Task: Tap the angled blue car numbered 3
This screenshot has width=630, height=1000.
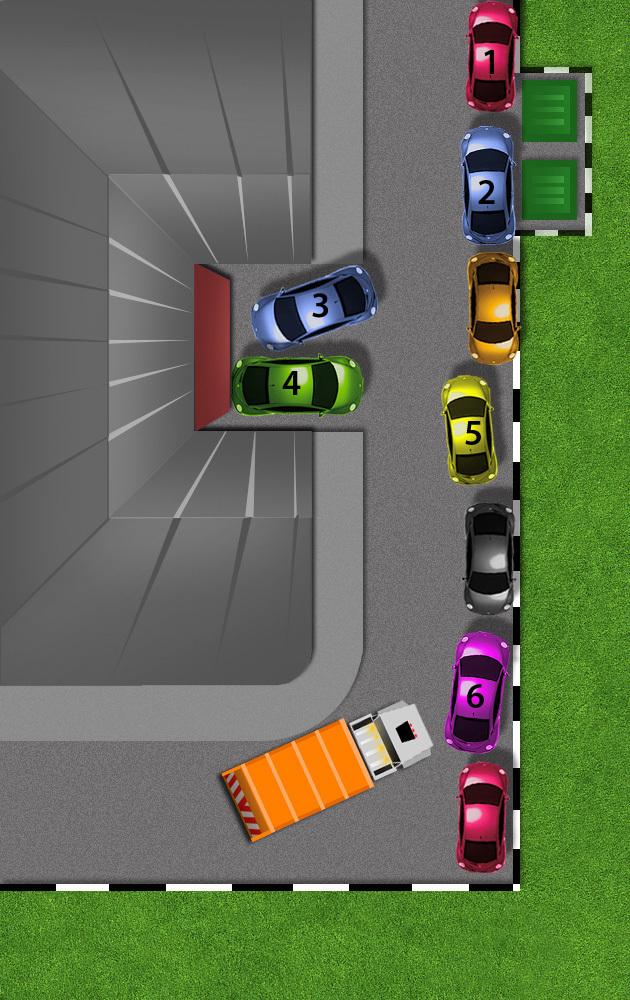Action: pyautogui.click(x=315, y=305)
